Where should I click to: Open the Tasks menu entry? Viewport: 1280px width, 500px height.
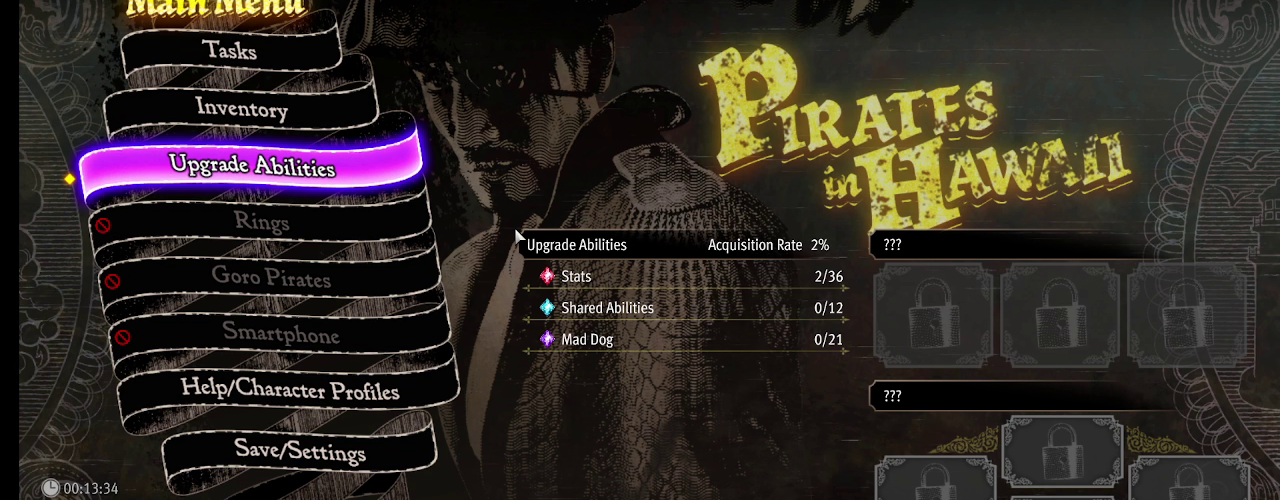click(x=229, y=49)
